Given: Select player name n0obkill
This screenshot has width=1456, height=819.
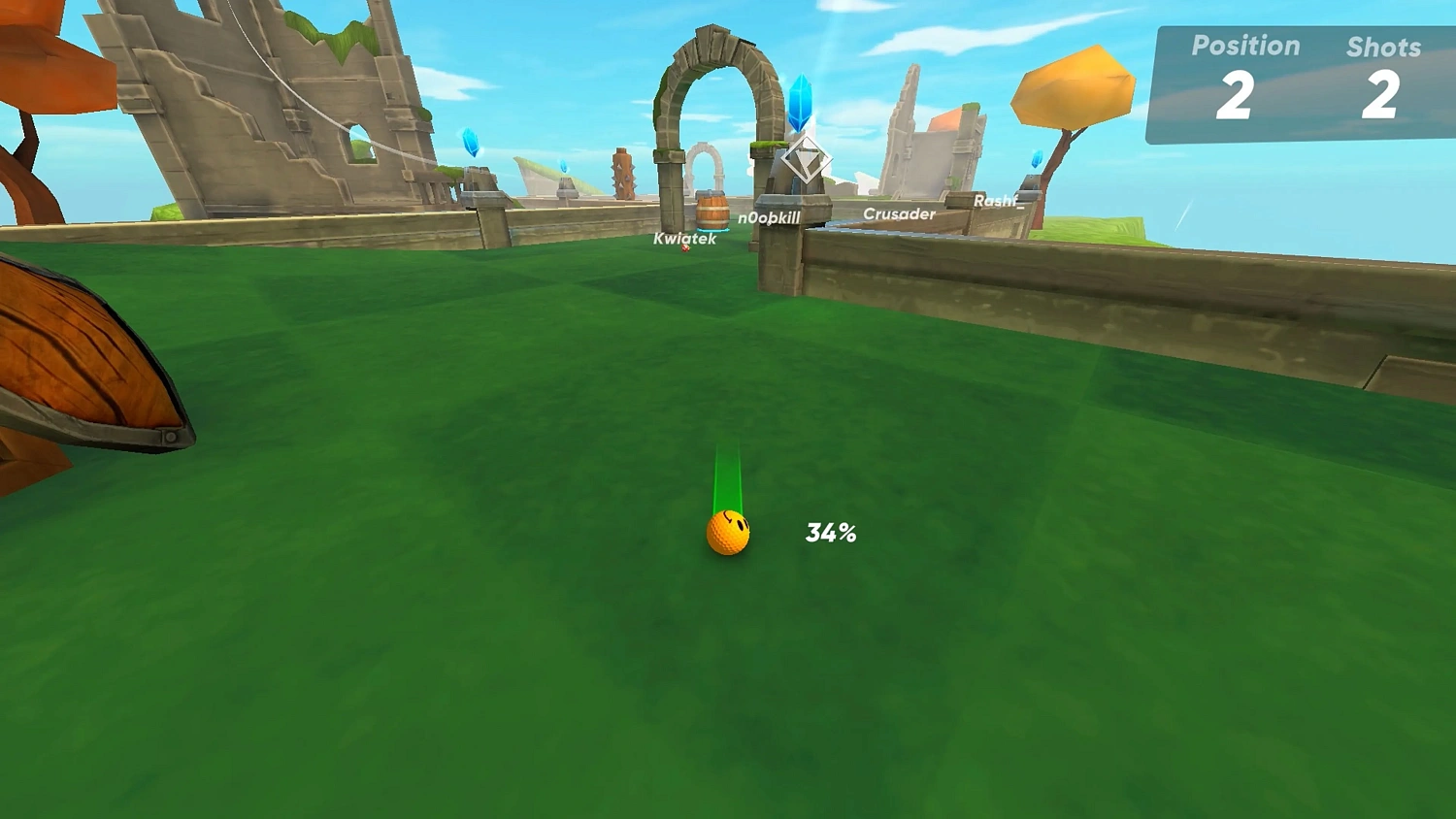Looking at the screenshot, I should click(x=768, y=218).
